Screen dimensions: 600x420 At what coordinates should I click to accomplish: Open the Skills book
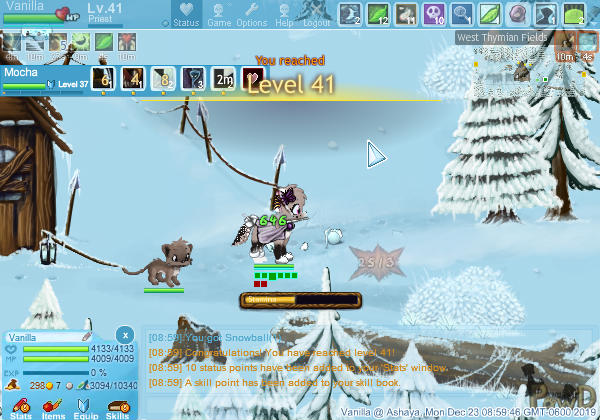[118, 406]
